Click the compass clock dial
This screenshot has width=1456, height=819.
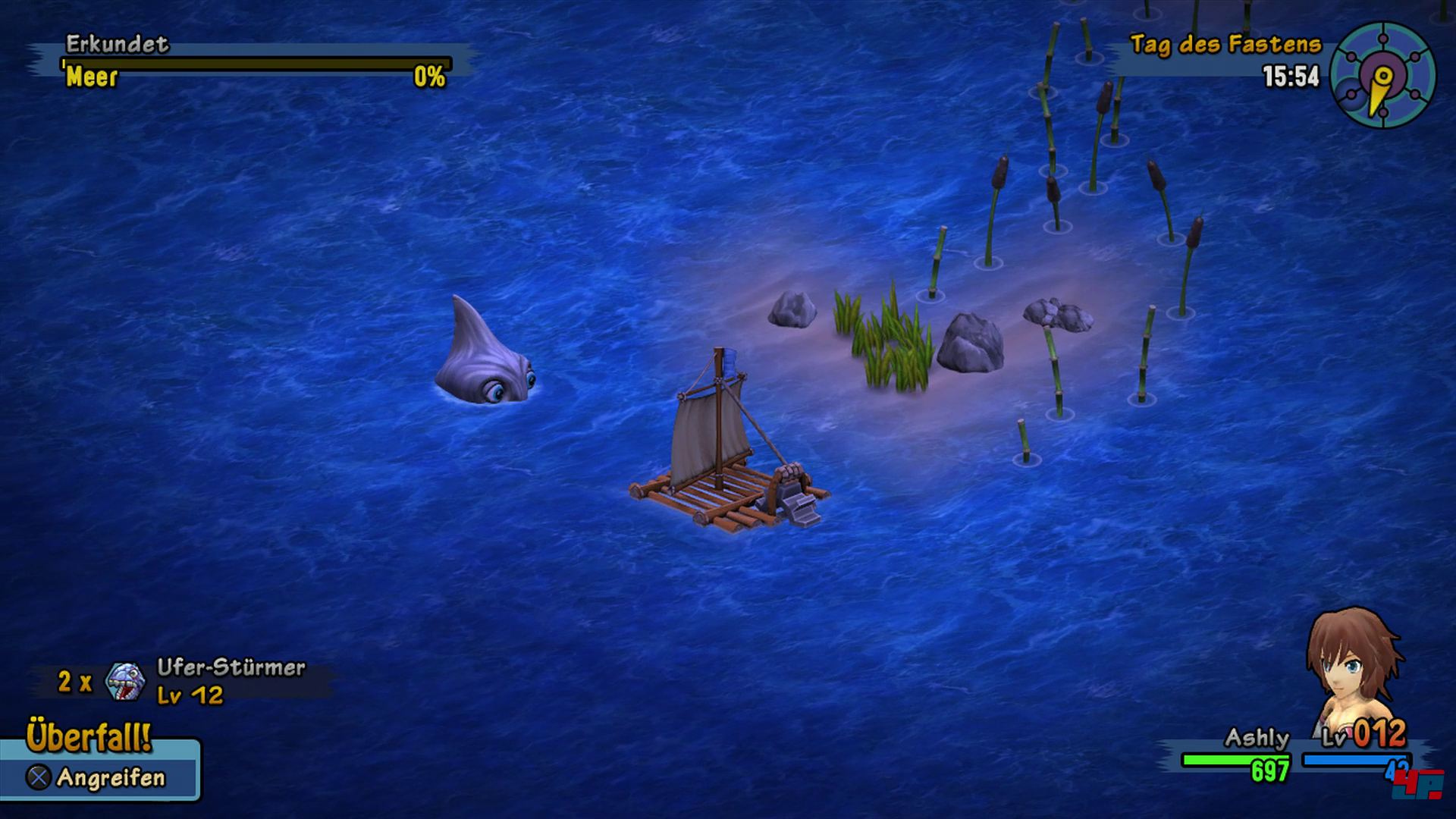[1382, 76]
